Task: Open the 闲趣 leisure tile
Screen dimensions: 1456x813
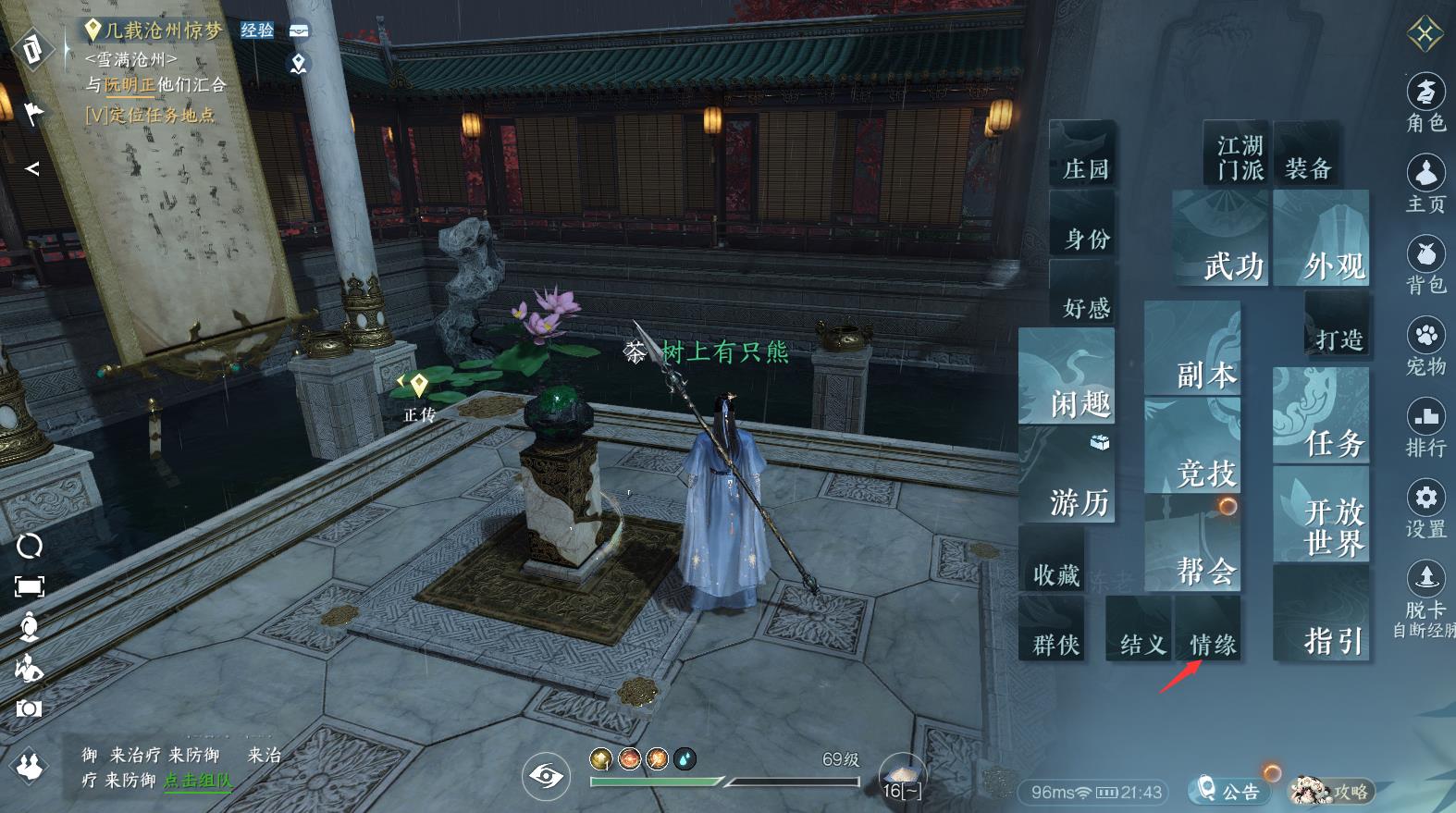Action: point(1067,377)
